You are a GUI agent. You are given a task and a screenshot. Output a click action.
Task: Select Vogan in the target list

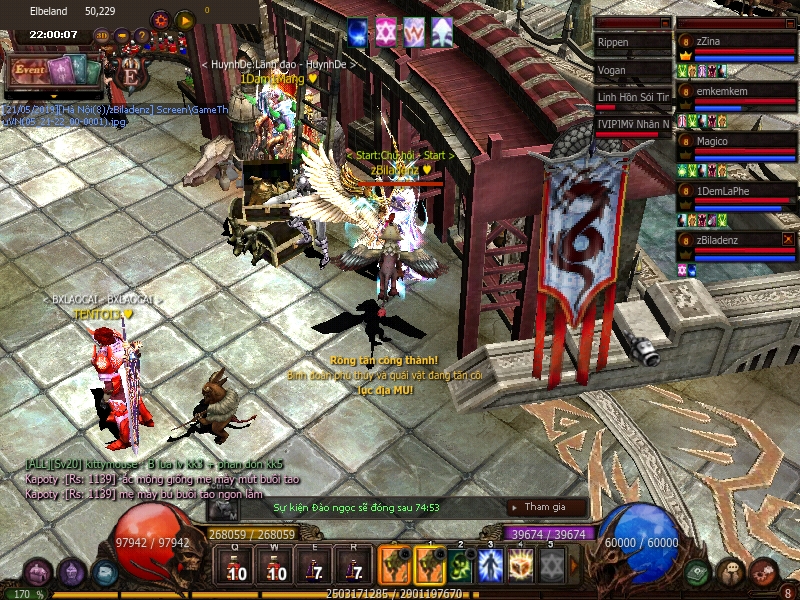tap(632, 70)
